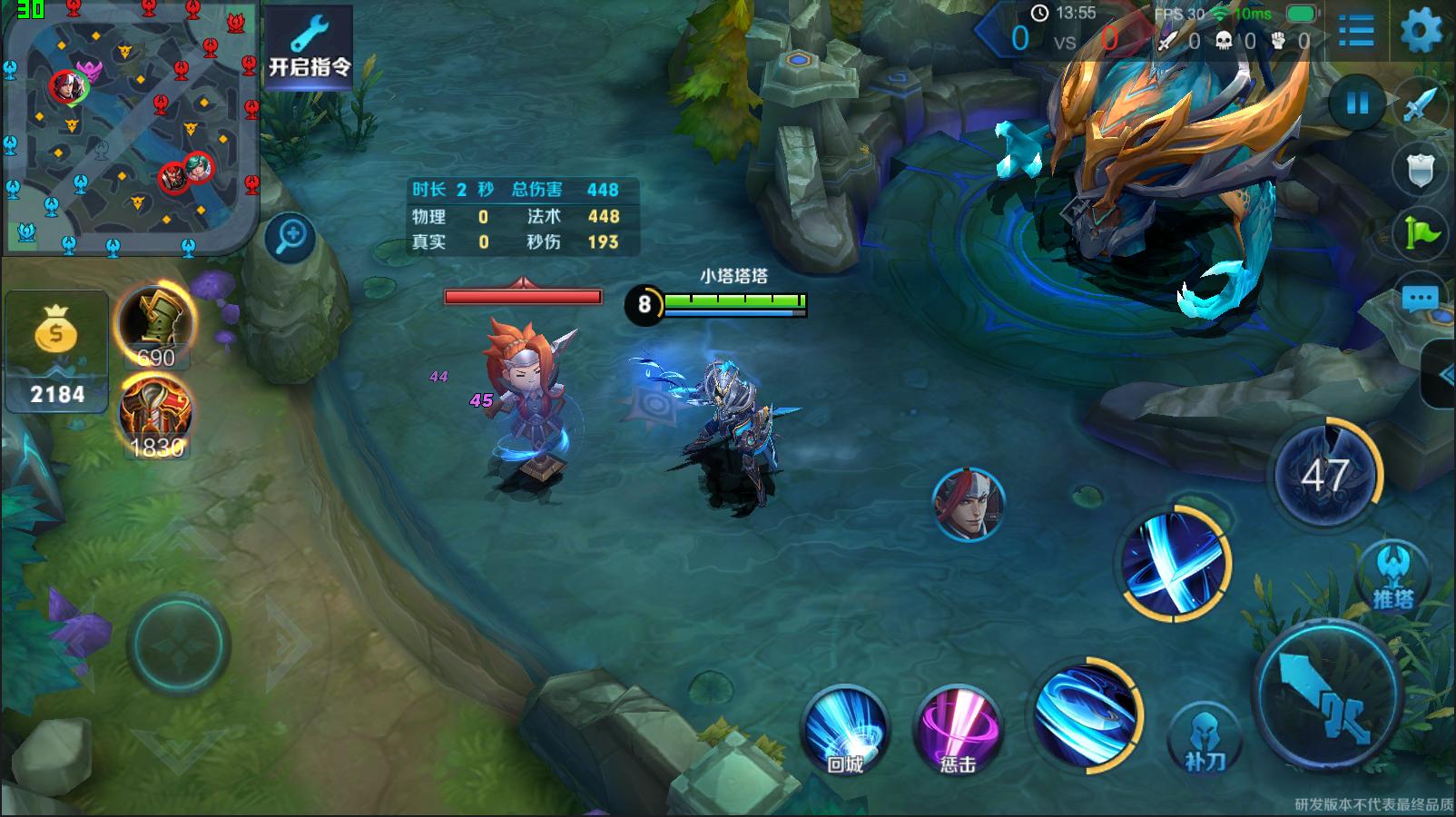Image resolution: width=1456 pixels, height=817 pixels.
Task: Send the sword attack signal
Action: [1420, 104]
